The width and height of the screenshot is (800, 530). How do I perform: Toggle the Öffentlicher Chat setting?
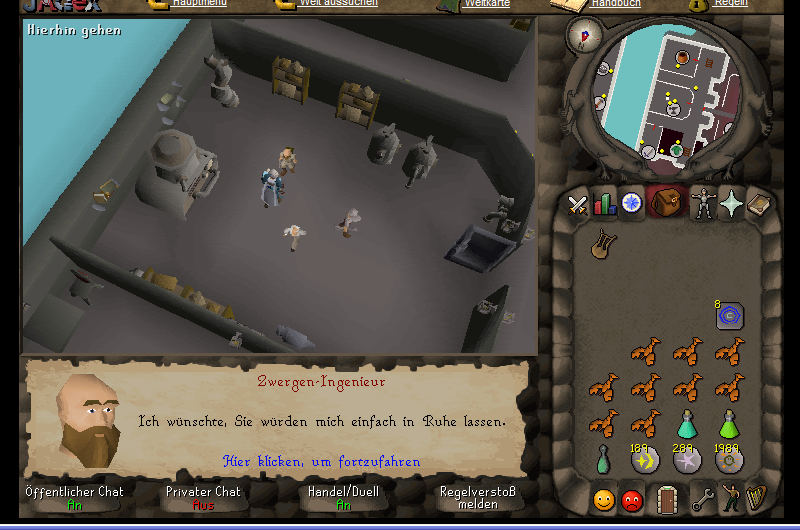[75, 497]
